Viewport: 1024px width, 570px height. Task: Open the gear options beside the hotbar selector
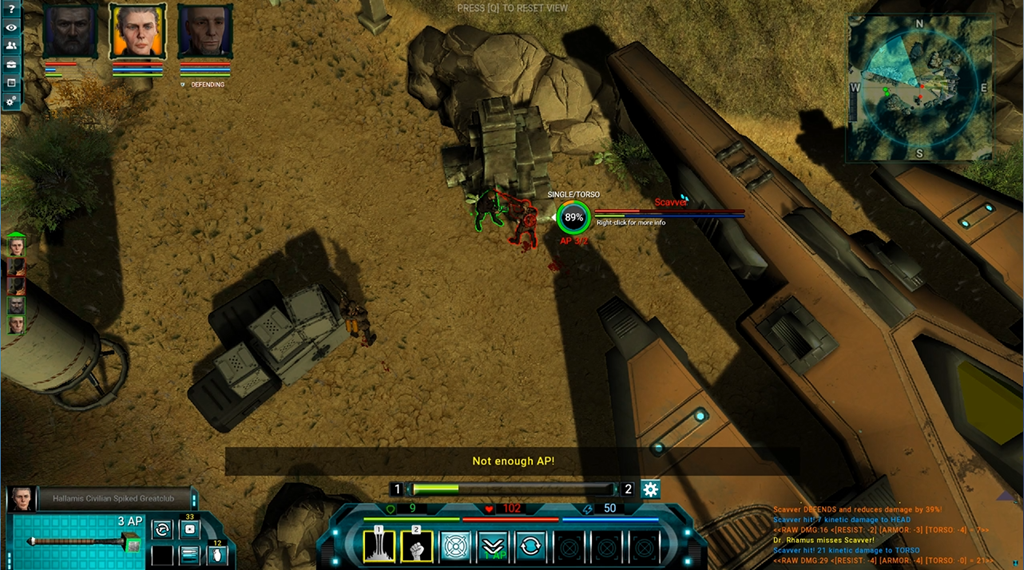tap(651, 489)
